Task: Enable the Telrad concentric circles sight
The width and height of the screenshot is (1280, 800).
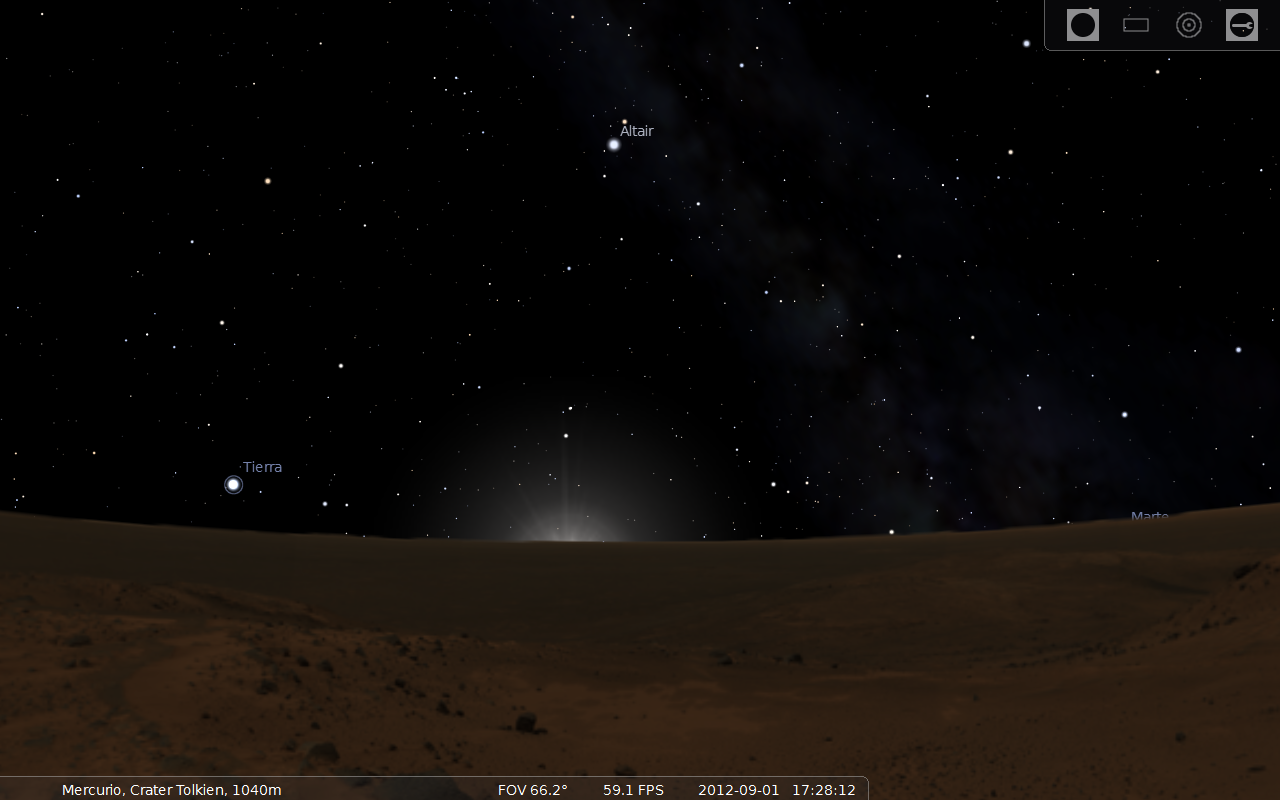Action: (x=1189, y=25)
